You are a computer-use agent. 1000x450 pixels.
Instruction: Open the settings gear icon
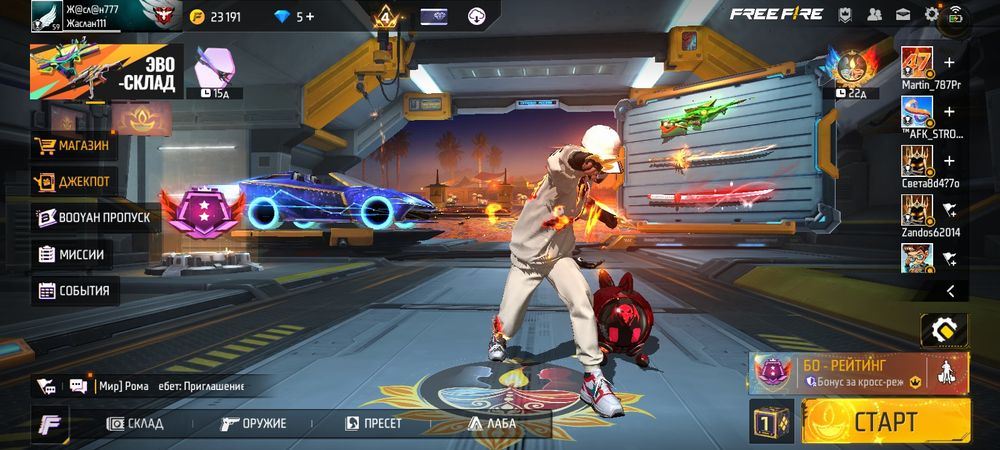tap(932, 14)
